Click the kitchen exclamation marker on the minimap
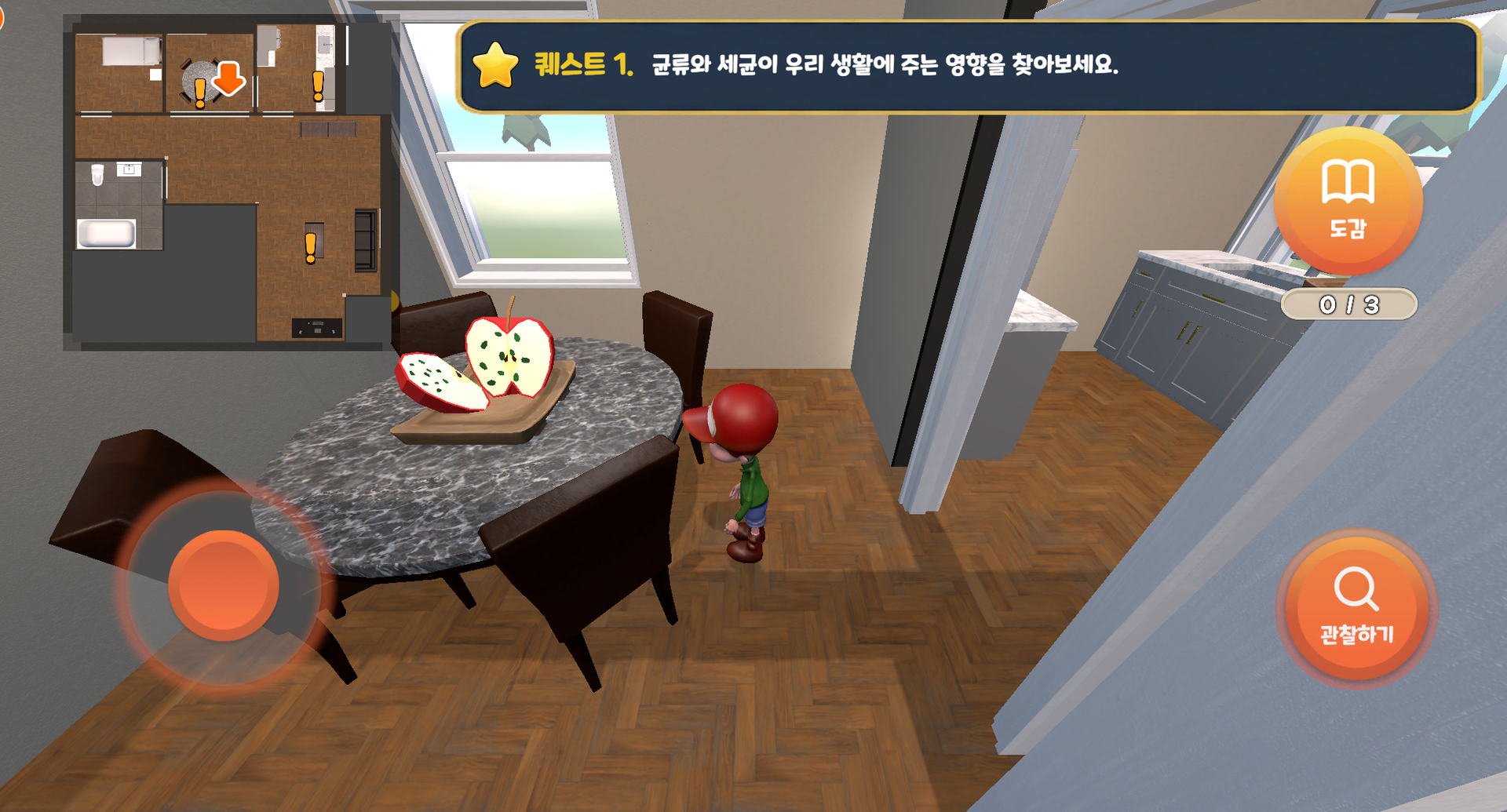1507x812 pixels. [317, 85]
